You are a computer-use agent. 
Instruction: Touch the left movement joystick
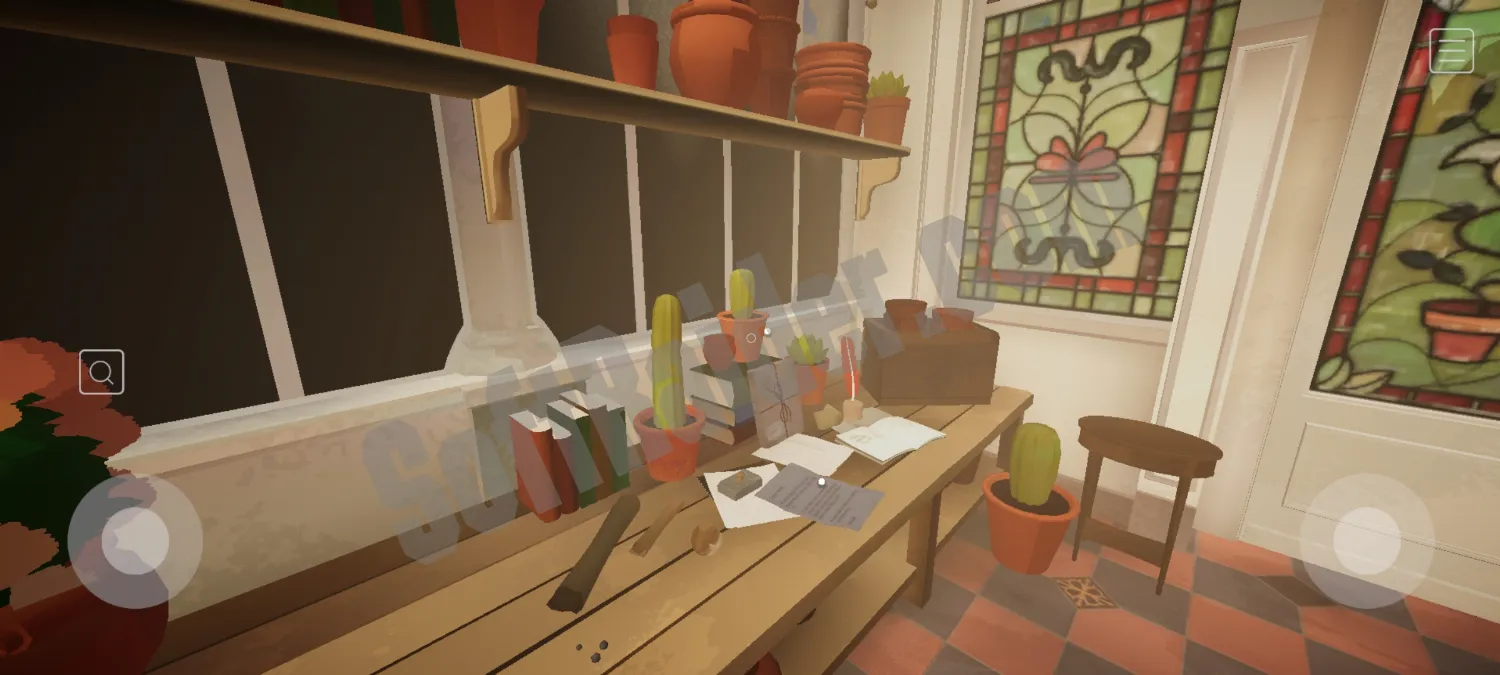click(135, 541)
